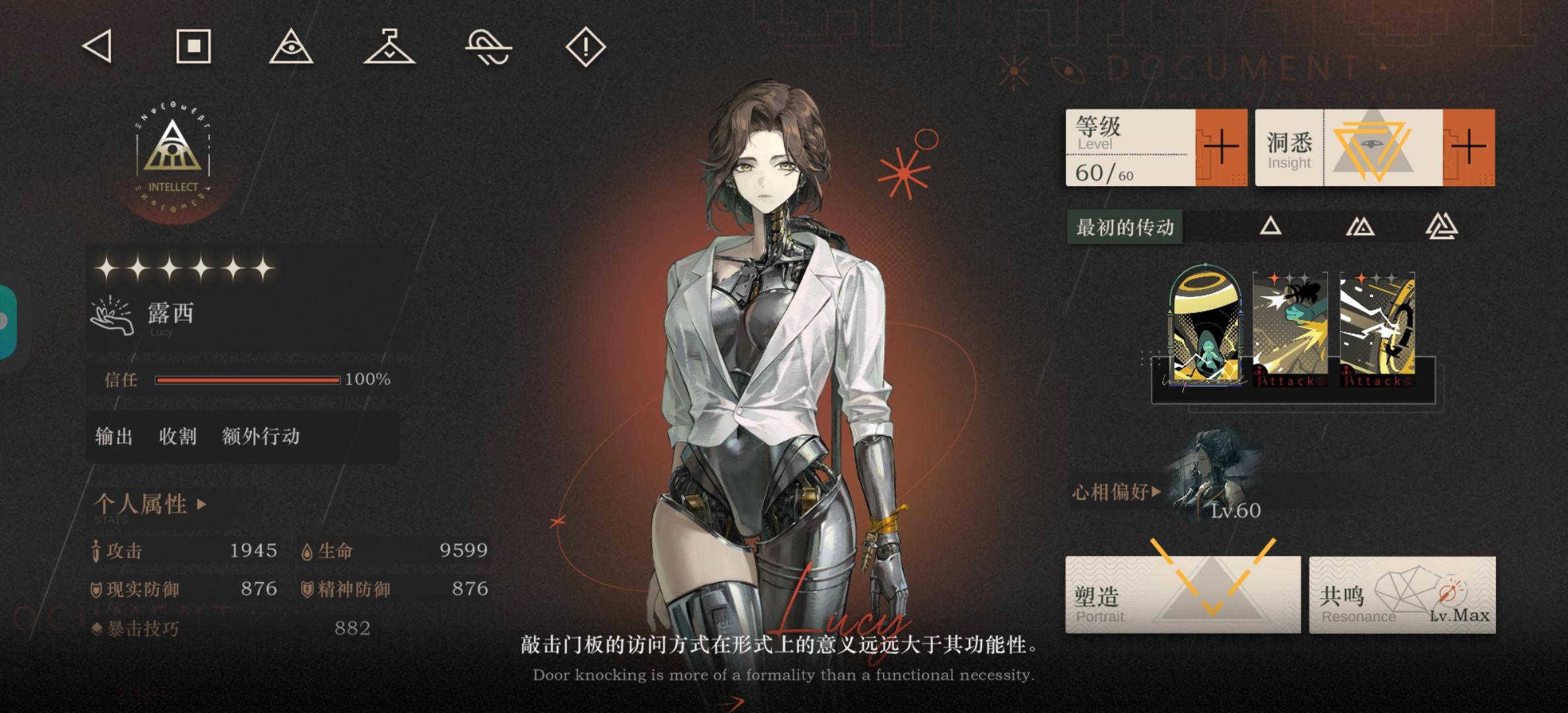Viewport: 1568px width, 713px height.
Task: Select the 输出 tag under the trust bar
Action: coord(114,436)
